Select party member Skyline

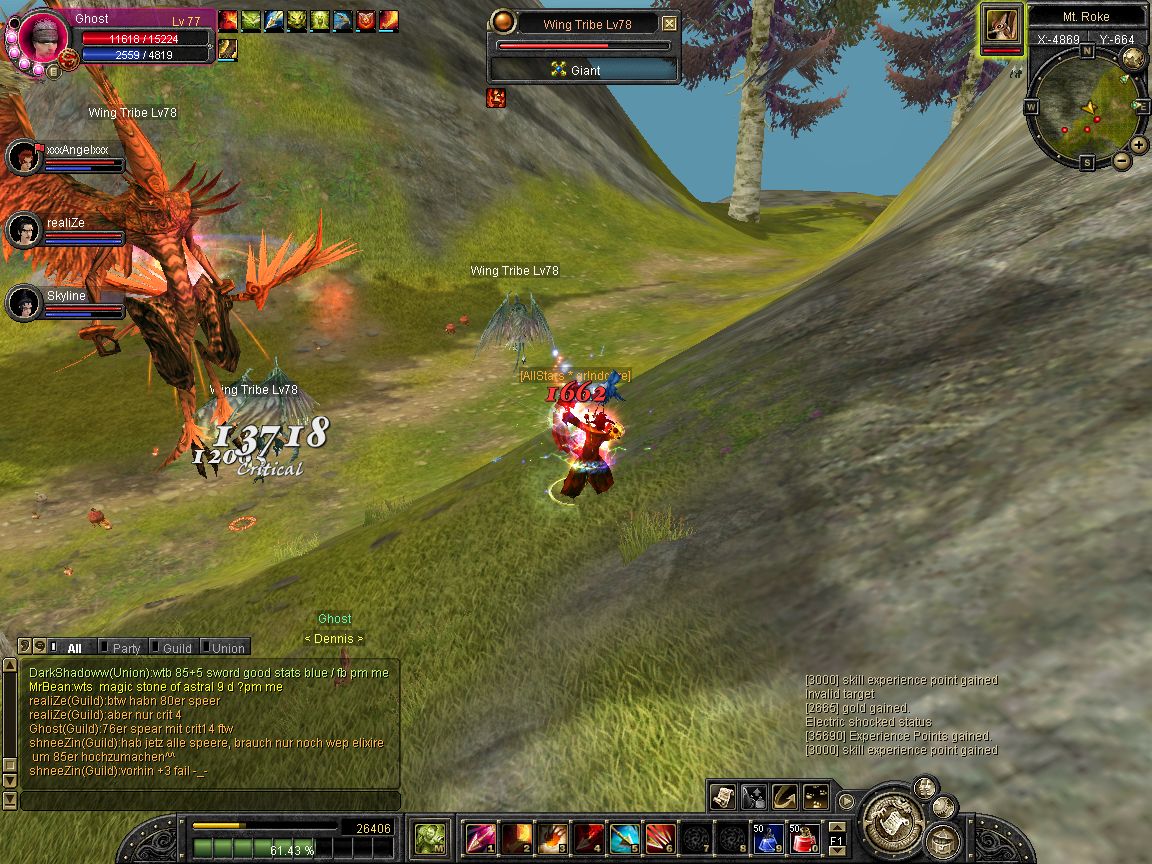tap(24, 302)
